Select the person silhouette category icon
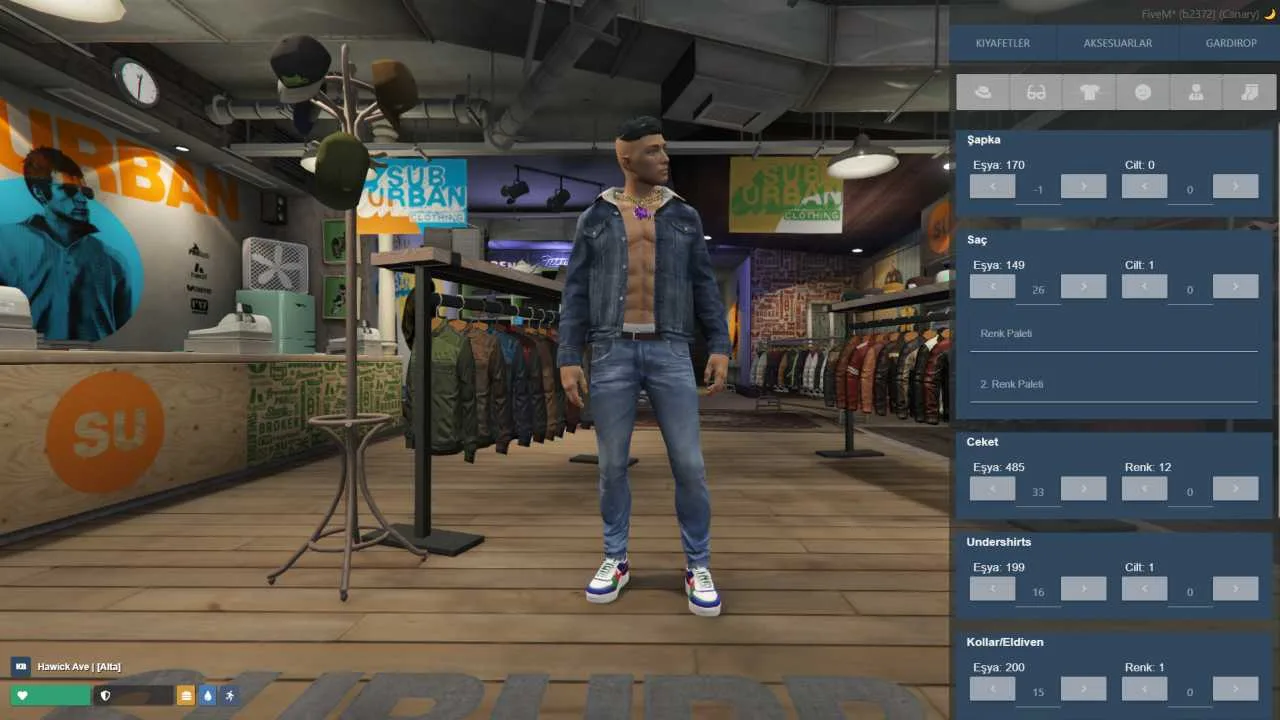This screenshot has width=1280, height=720. point(1195,92)
